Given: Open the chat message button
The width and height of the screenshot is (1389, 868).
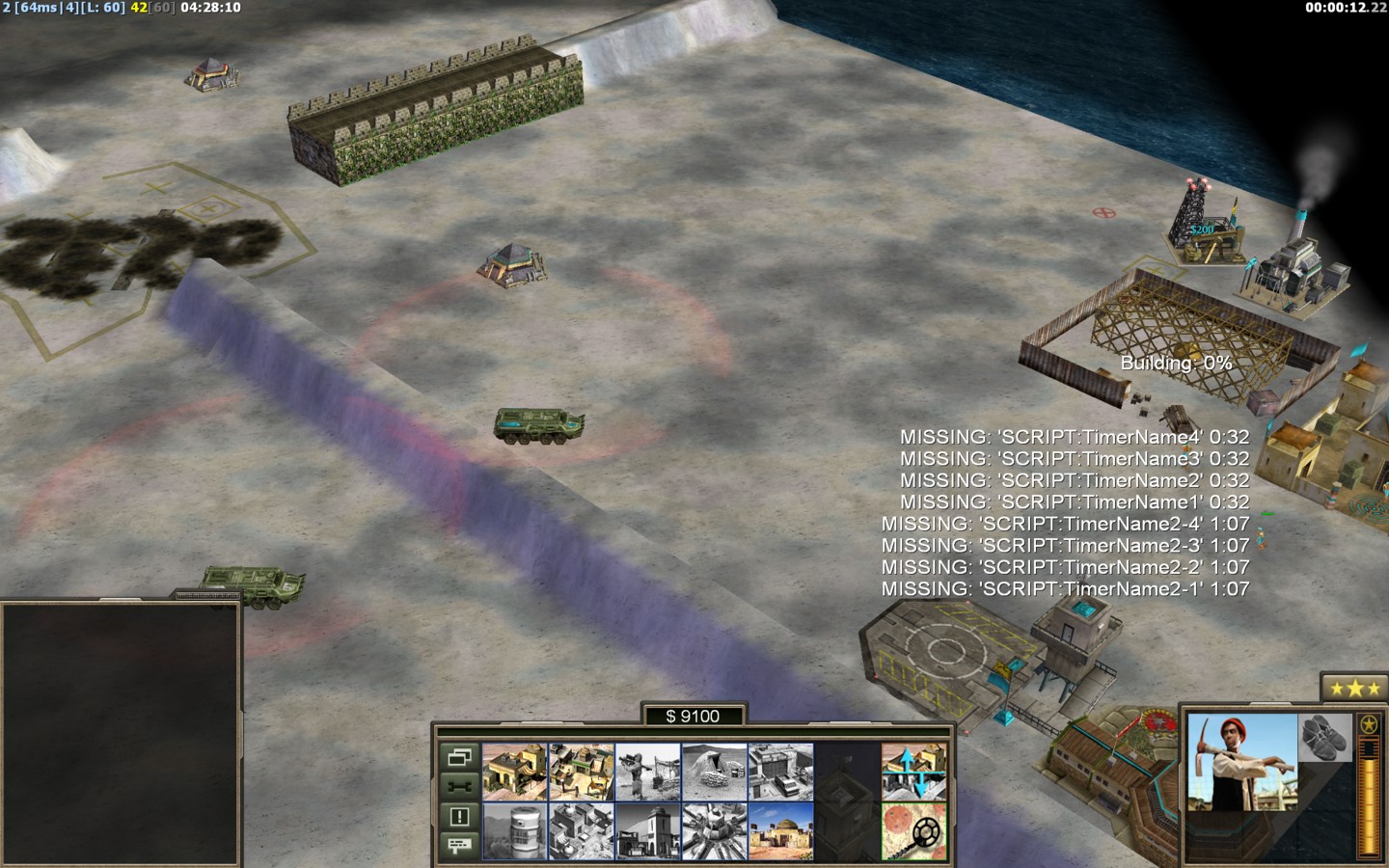Looking at the screenshot, I should [x=459, y=845].
